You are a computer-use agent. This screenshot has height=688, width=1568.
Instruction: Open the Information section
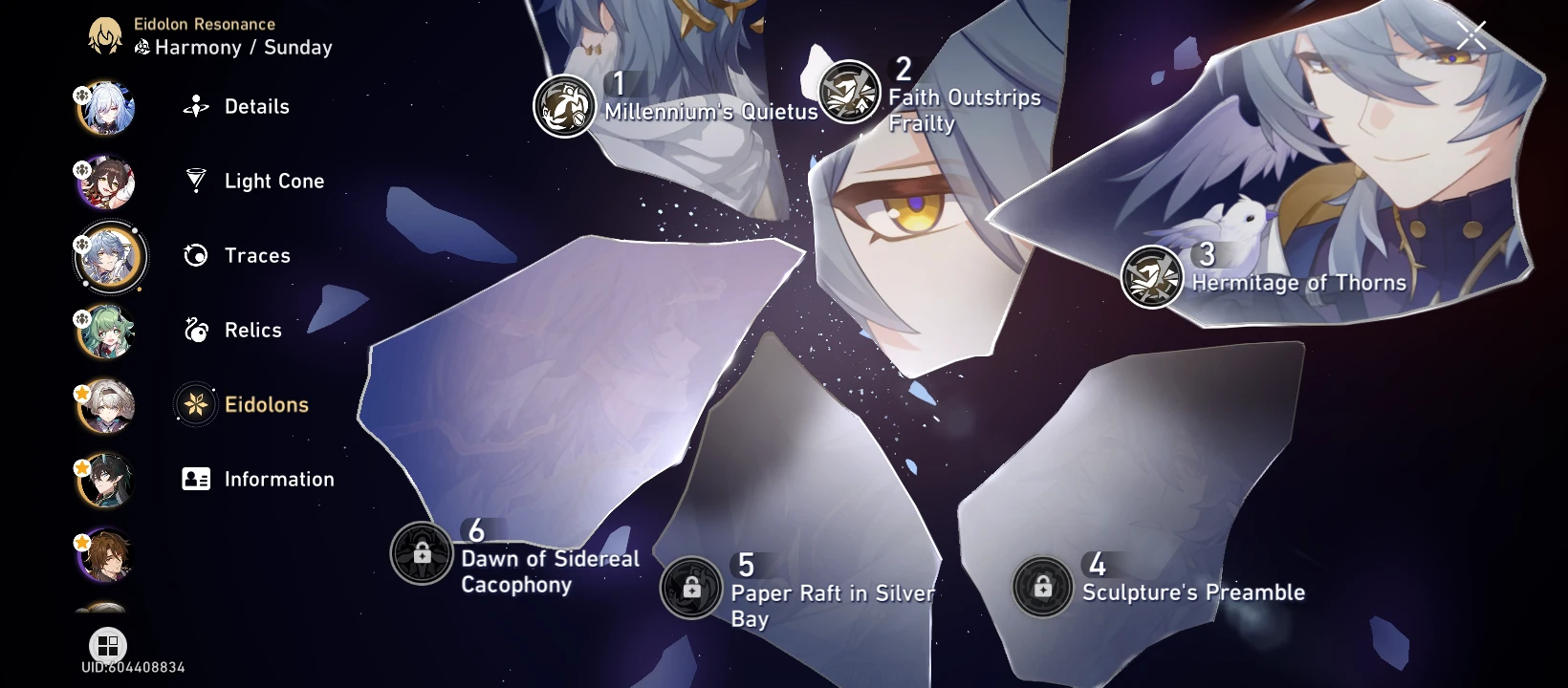tap(196, 479)
